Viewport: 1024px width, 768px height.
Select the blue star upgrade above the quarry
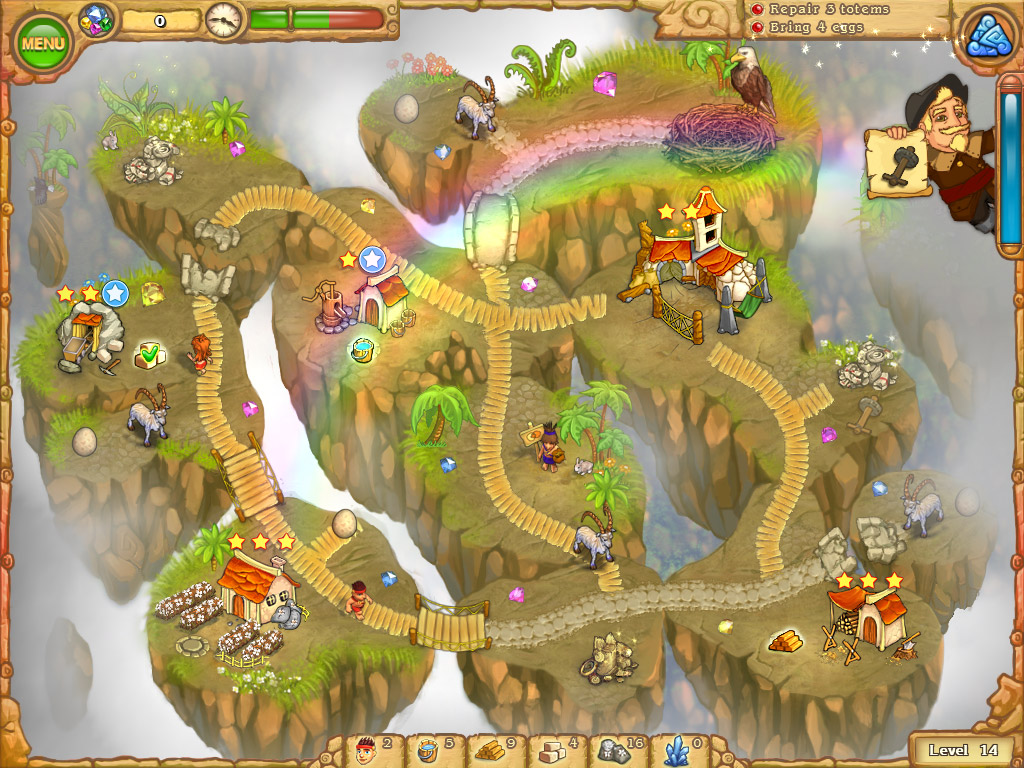point(115,293)
